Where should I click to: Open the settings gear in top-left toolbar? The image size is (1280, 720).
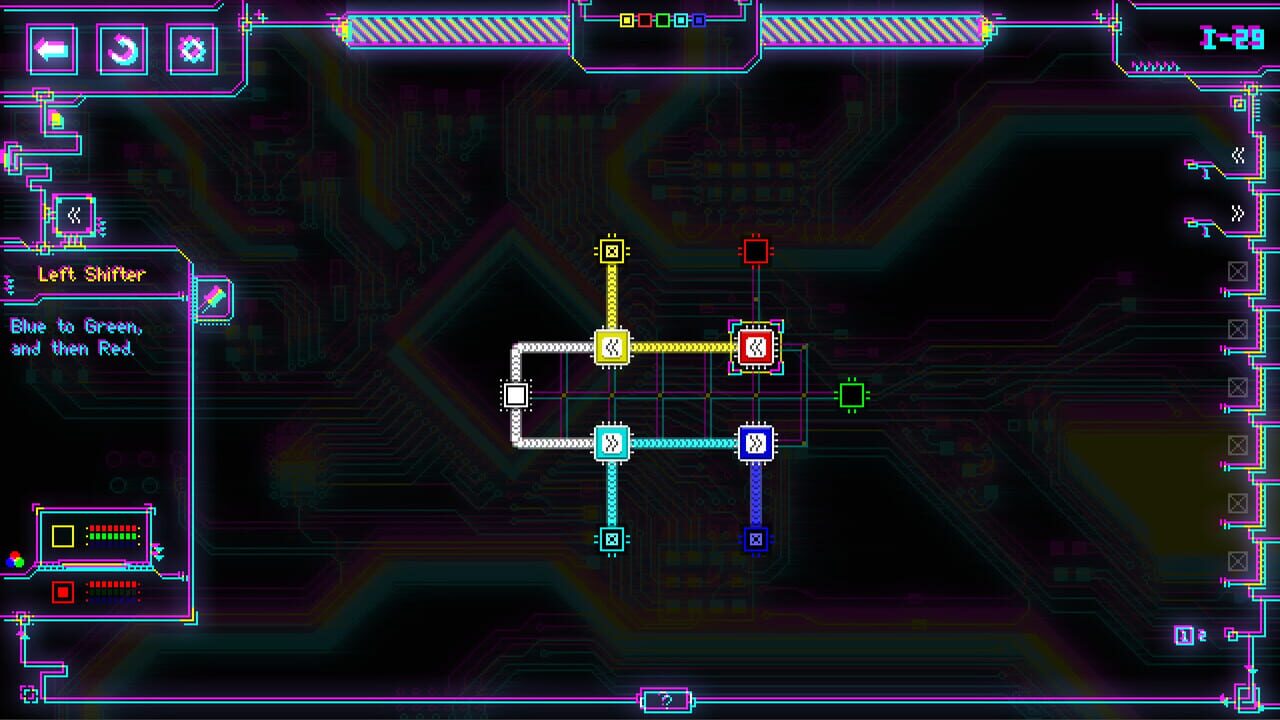[x=190, y=48]
